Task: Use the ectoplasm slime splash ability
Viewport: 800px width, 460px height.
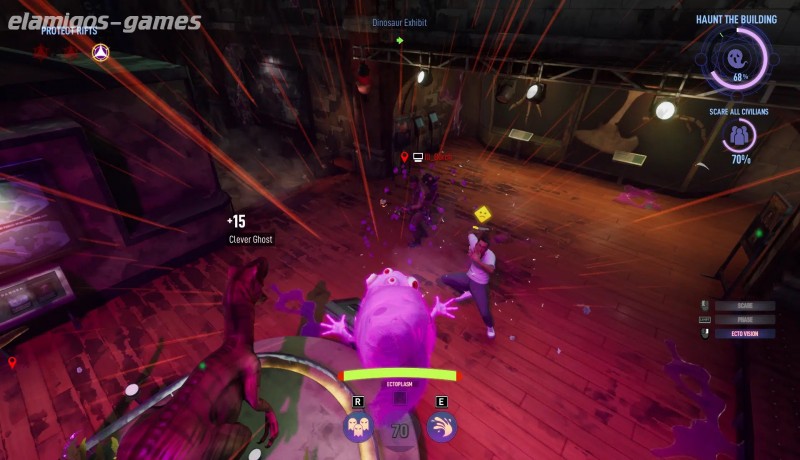Action: (x=441, y=427)
